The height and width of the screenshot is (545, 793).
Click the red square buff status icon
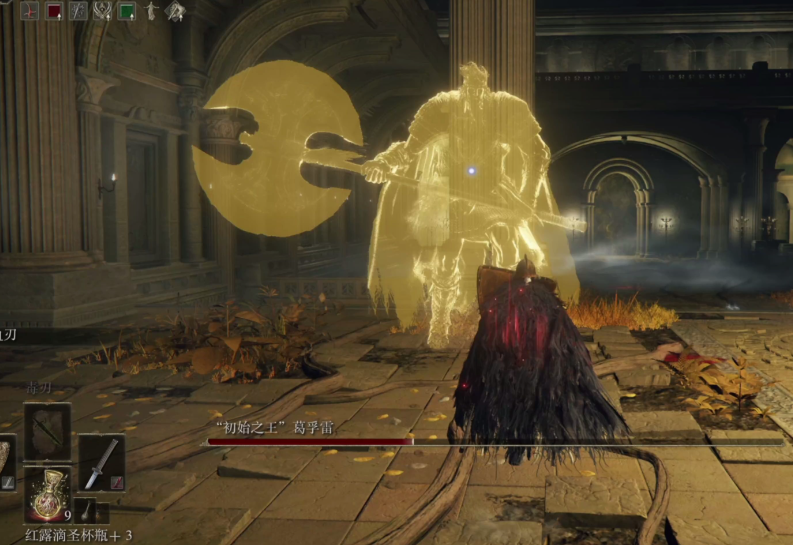coord(53,11)
